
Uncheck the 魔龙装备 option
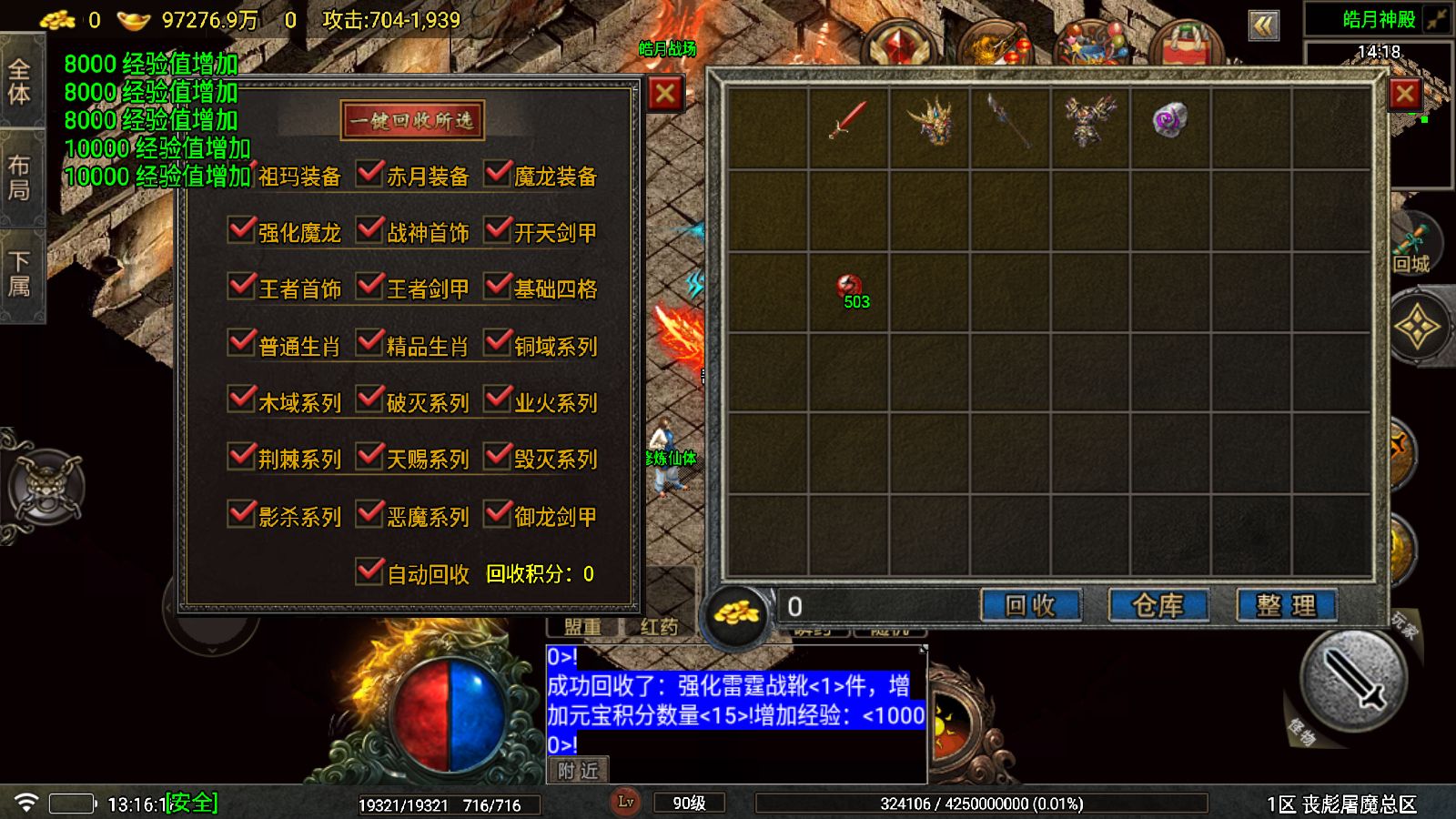pyautogui.click(x=498, y=174)
